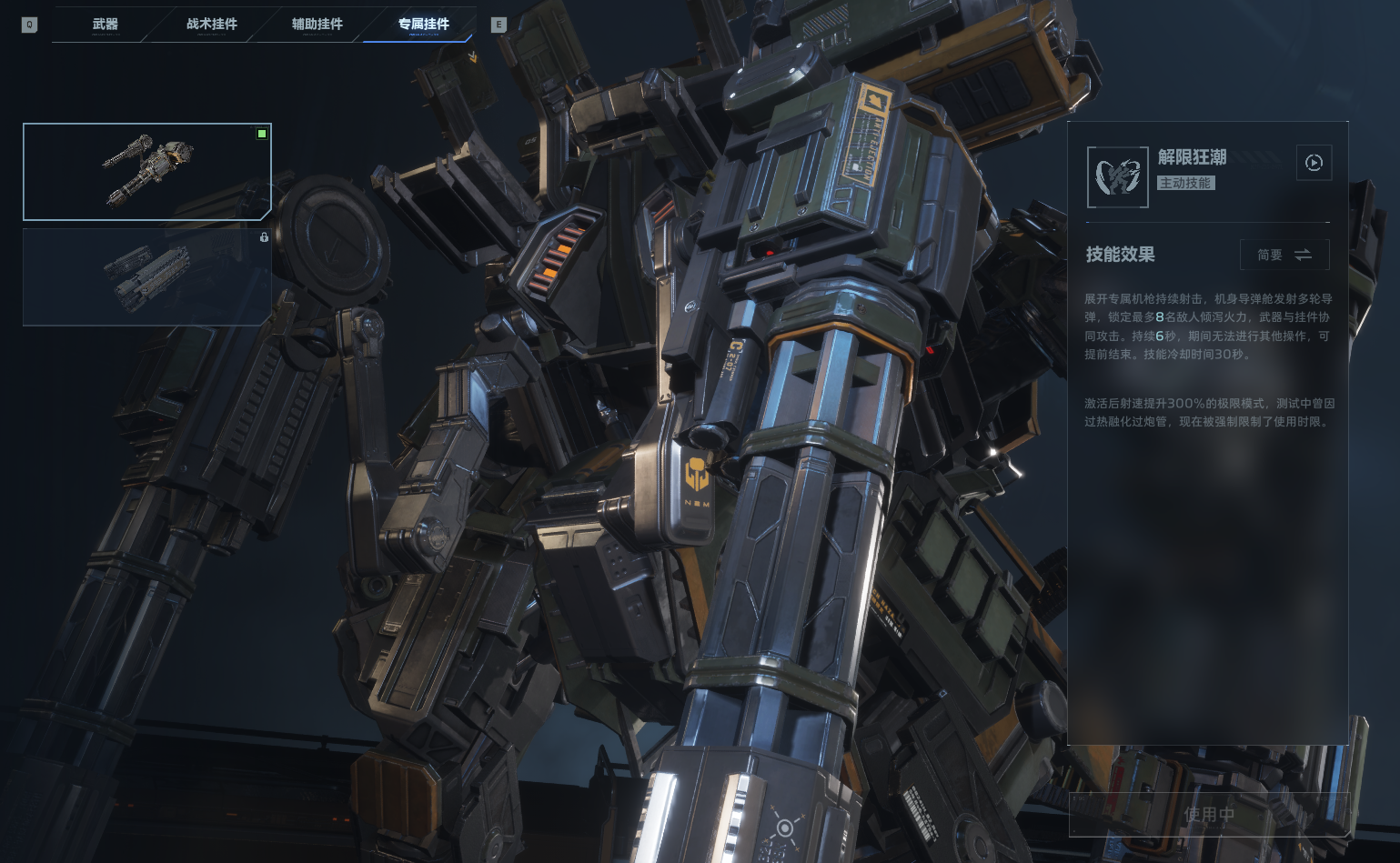Image resolution: width=1400 pixels, height=863 pixels.
Task: Open the 战术挂件 tab
Action: [x=211, y=25]
